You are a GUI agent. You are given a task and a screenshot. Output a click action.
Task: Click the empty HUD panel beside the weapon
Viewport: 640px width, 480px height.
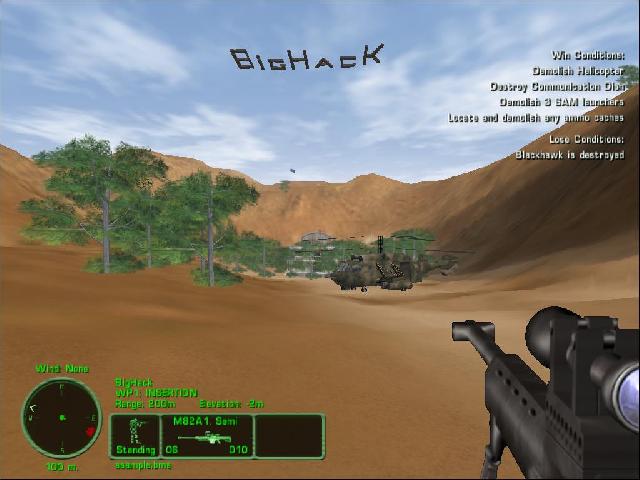pyautogui.click(x=289, y=436)
